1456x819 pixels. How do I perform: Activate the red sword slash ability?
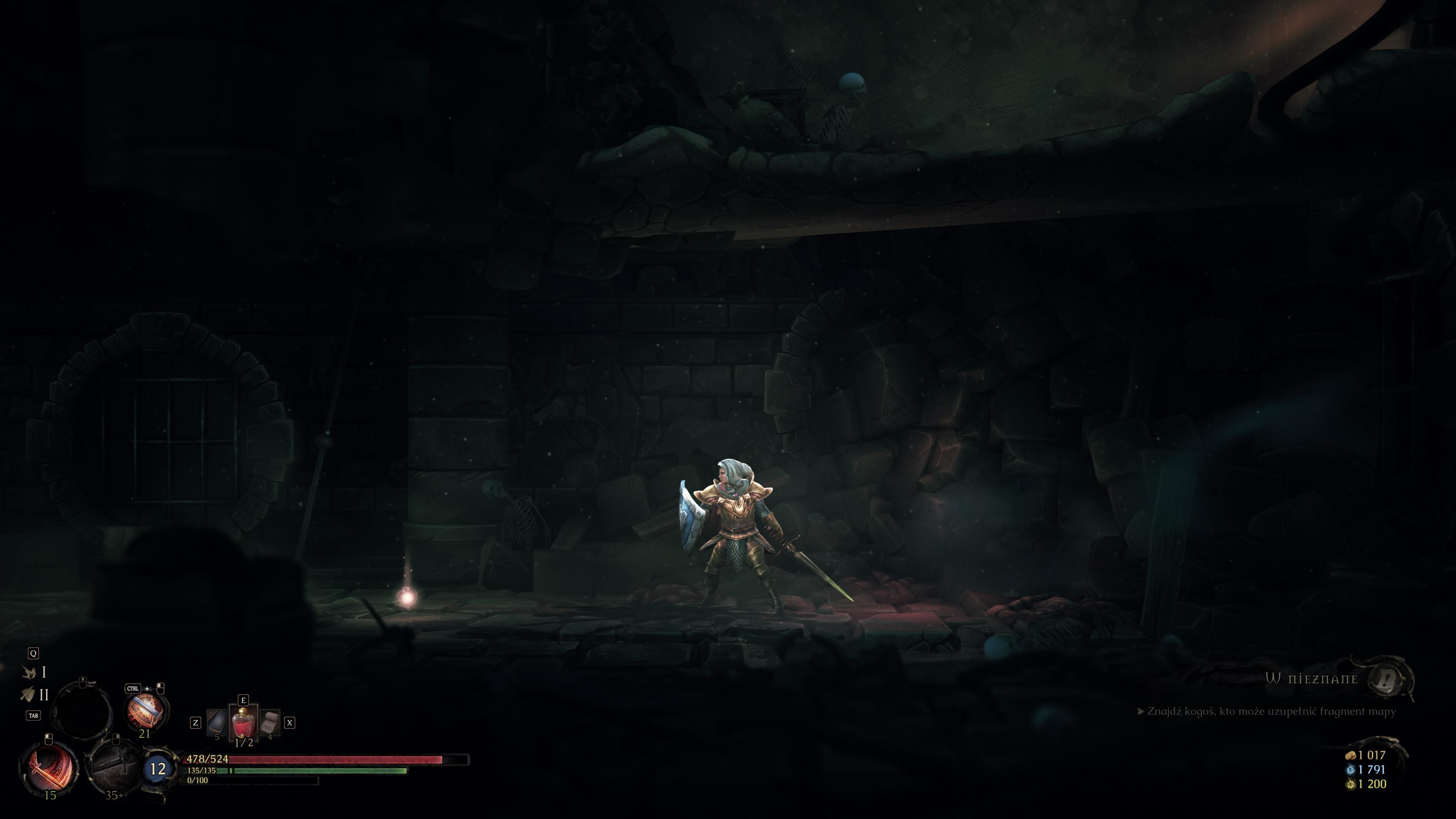point(50,767)
